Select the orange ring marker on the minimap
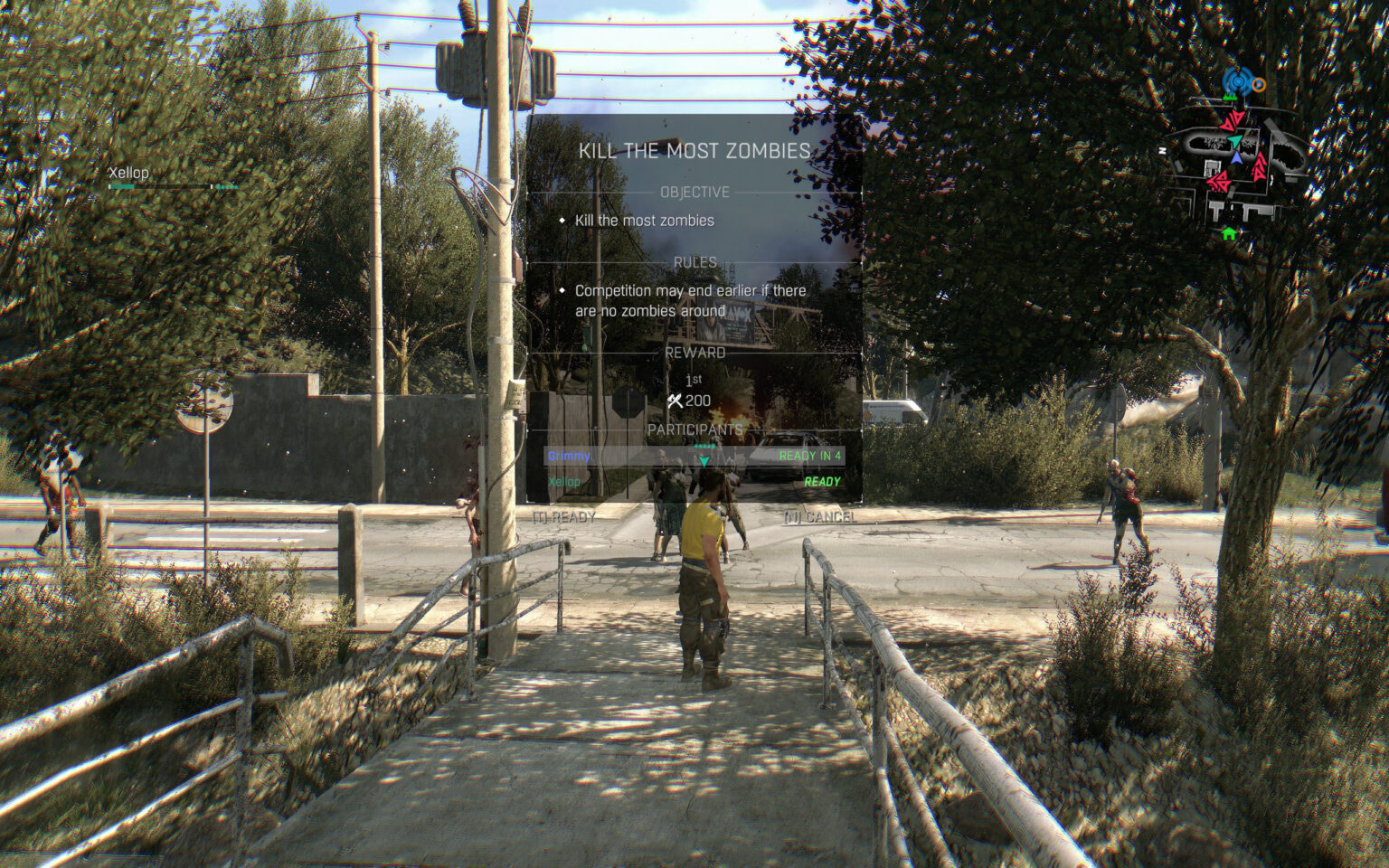This screenshot has height=868, width=1389. pos(1258,84)
